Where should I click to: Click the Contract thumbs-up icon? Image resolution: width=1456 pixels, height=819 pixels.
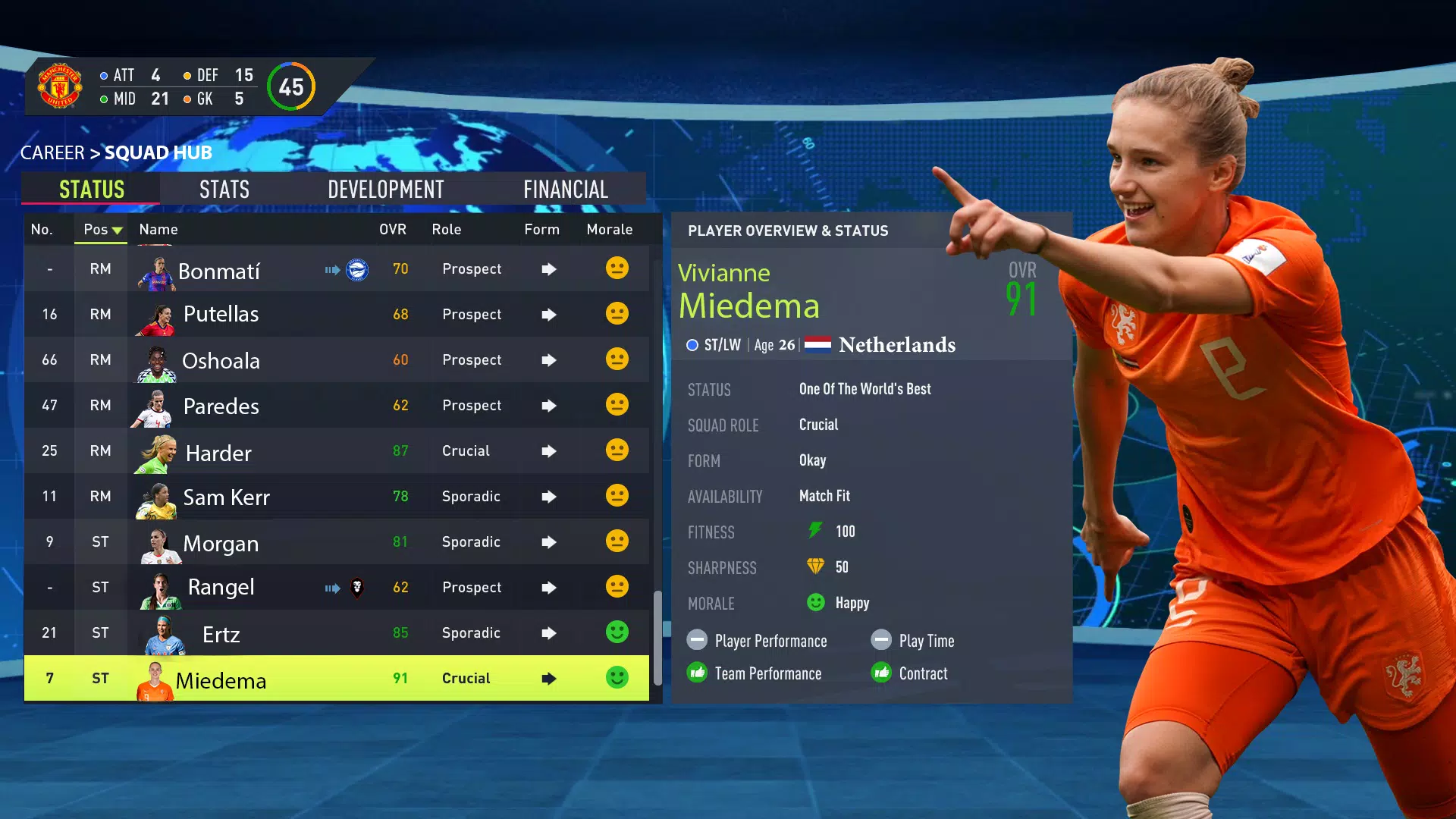[x=881, y=673]
